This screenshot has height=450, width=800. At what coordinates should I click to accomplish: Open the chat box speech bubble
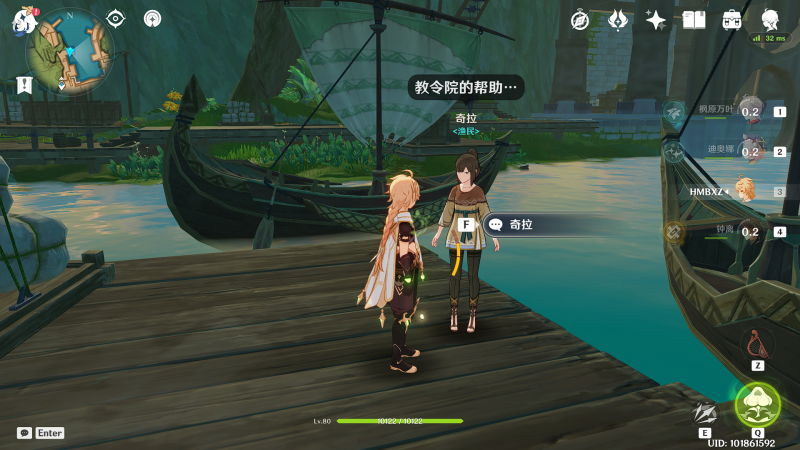click(24, 433)
